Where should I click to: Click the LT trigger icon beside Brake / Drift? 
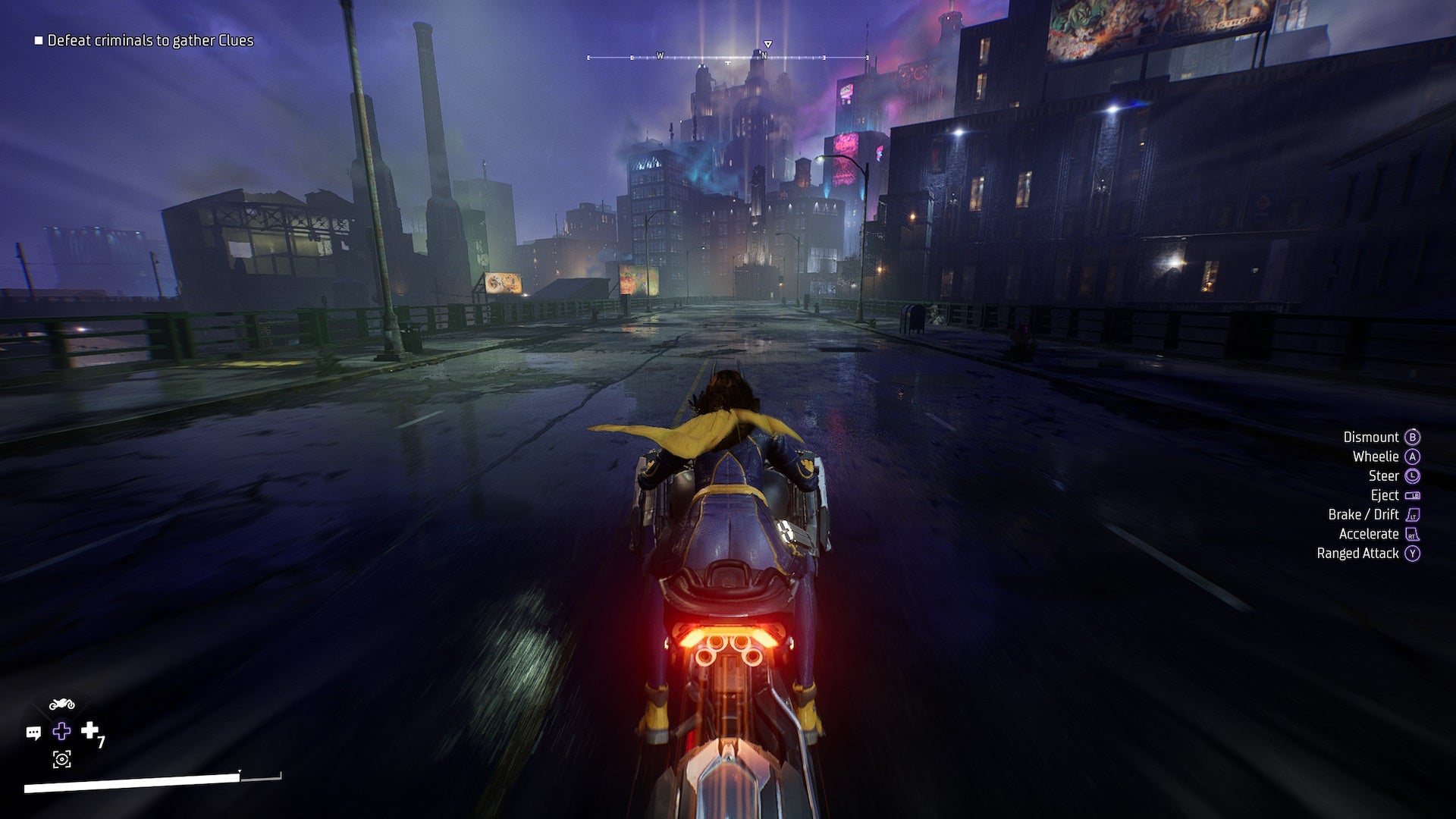[x=1413, y=515]
